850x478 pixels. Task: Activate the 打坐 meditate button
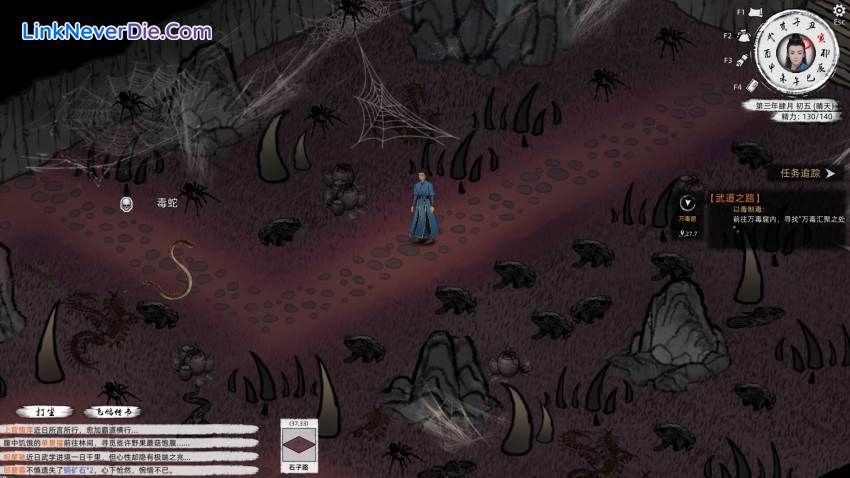[45, 411]
